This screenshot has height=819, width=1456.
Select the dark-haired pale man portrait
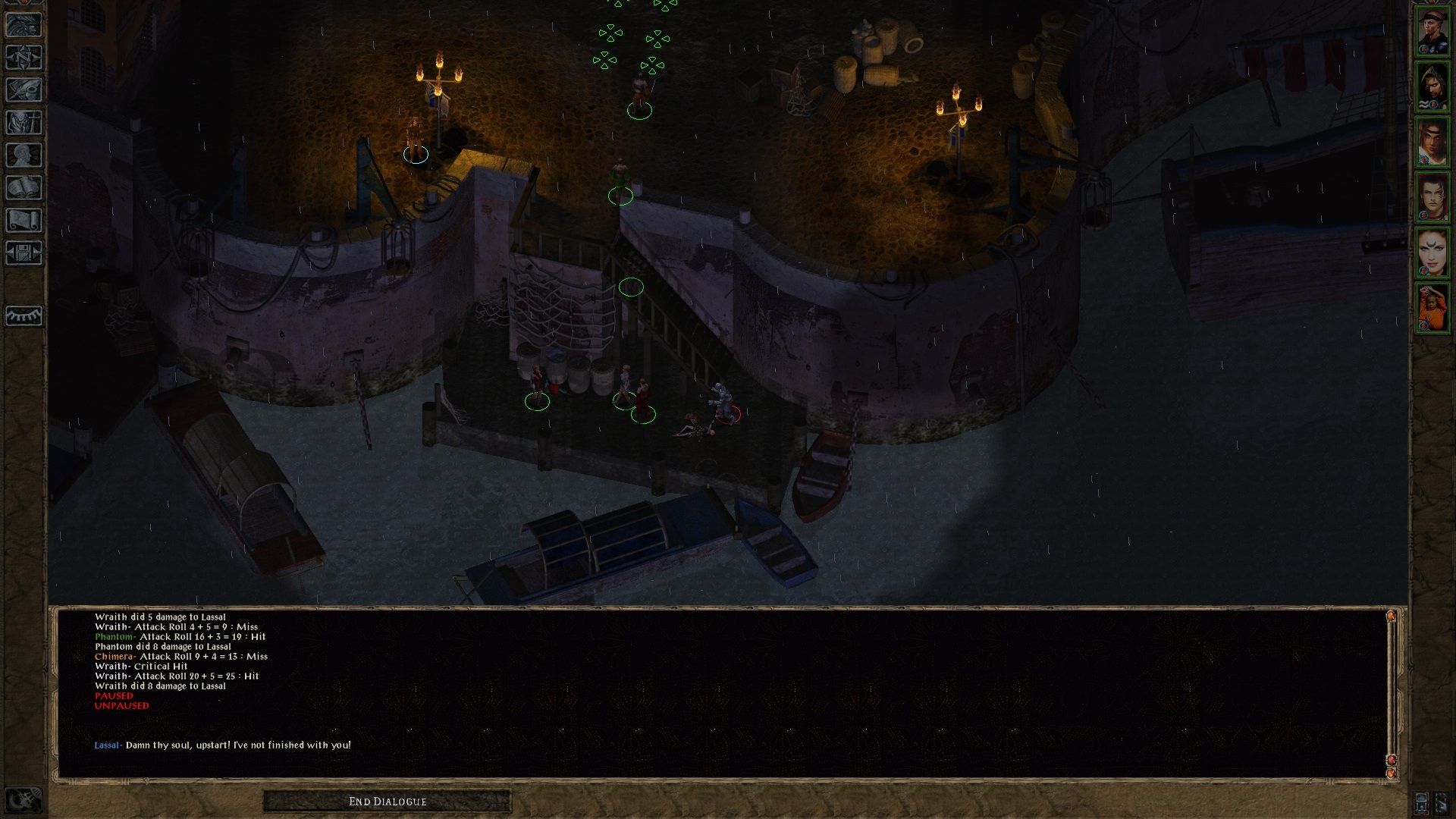click(x=1432, y=197)
